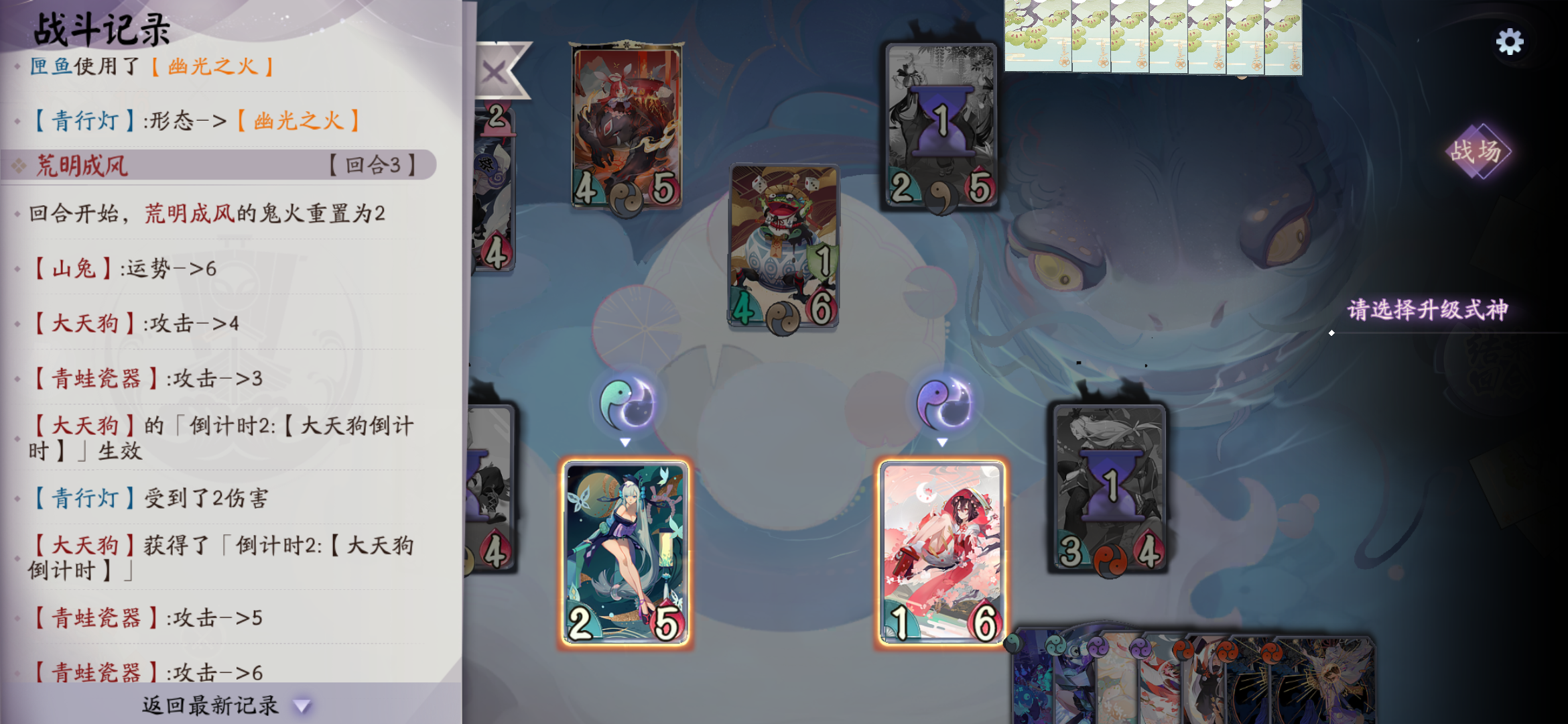This screenshot has height=724, width=1568.
Task: Open the 战斗记录 battle log header
Action: [103, 30]
